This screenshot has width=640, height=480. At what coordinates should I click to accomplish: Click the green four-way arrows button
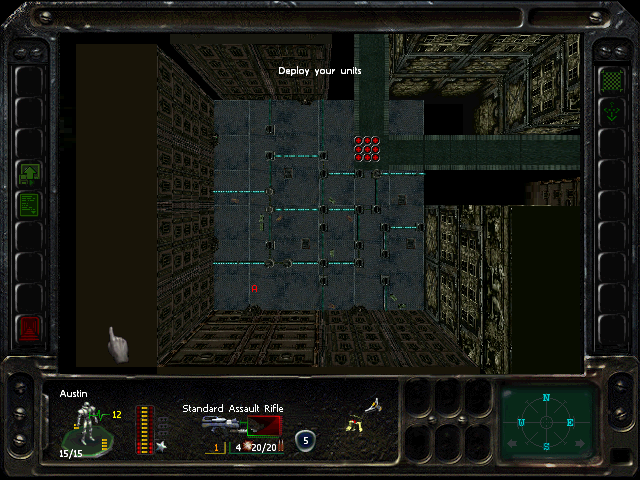pyautogui.click(x=610, y=112)
